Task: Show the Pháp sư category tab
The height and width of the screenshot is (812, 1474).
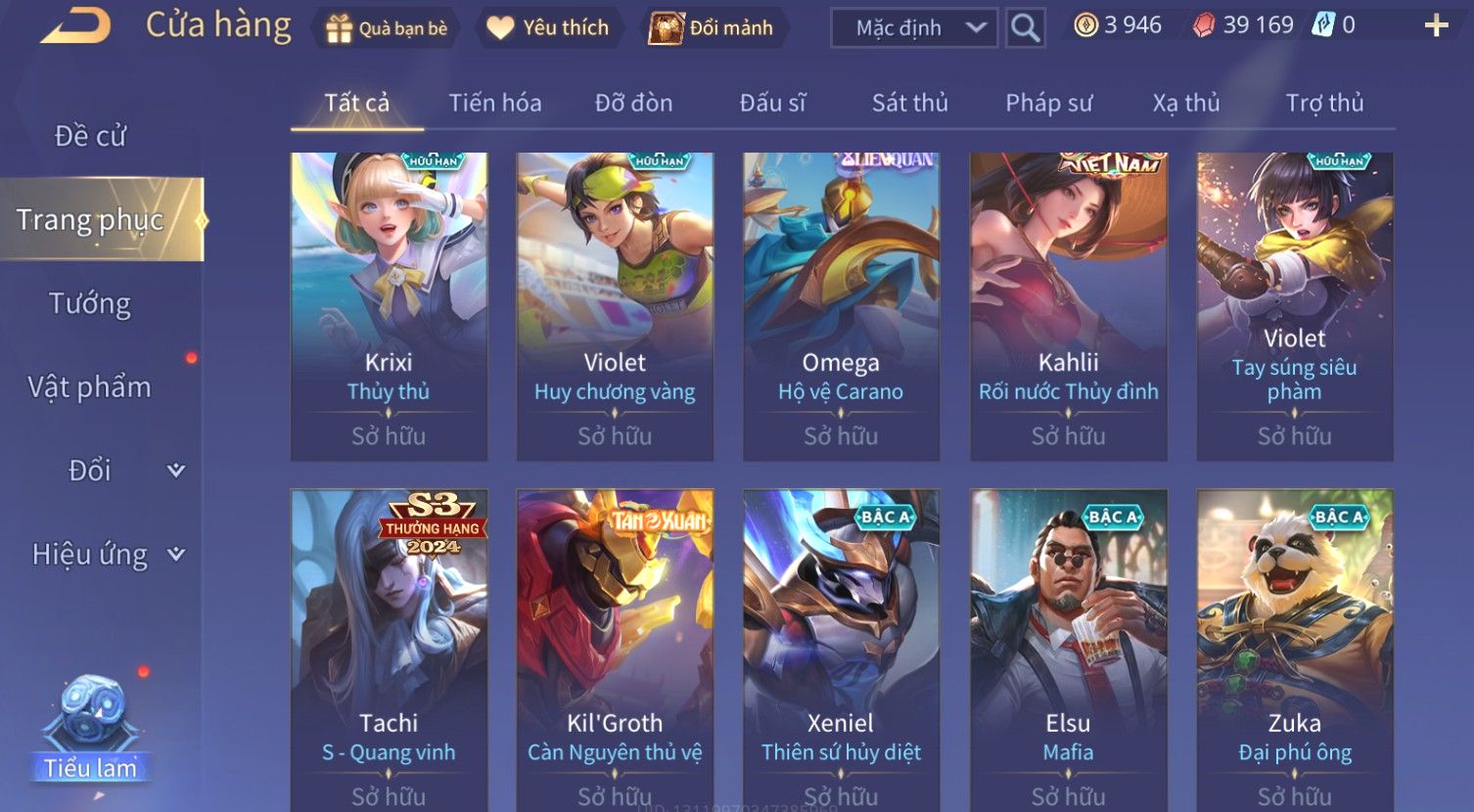Action: tap(1048, 103)
